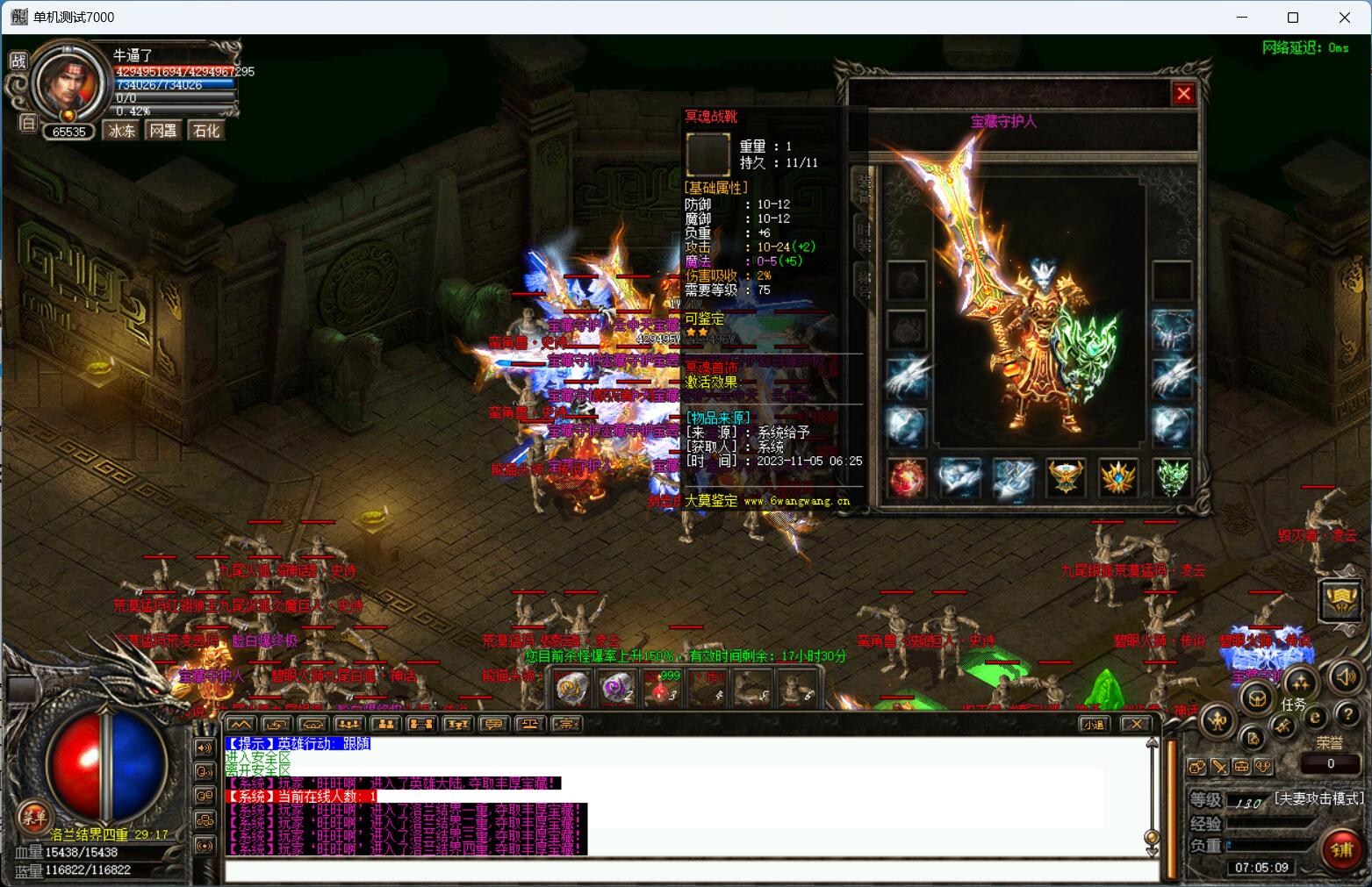This screenshot has height=887, width=1372.
Task: Close the chat window with its X
Action: pyautogui.click(x=1136, y=724)
